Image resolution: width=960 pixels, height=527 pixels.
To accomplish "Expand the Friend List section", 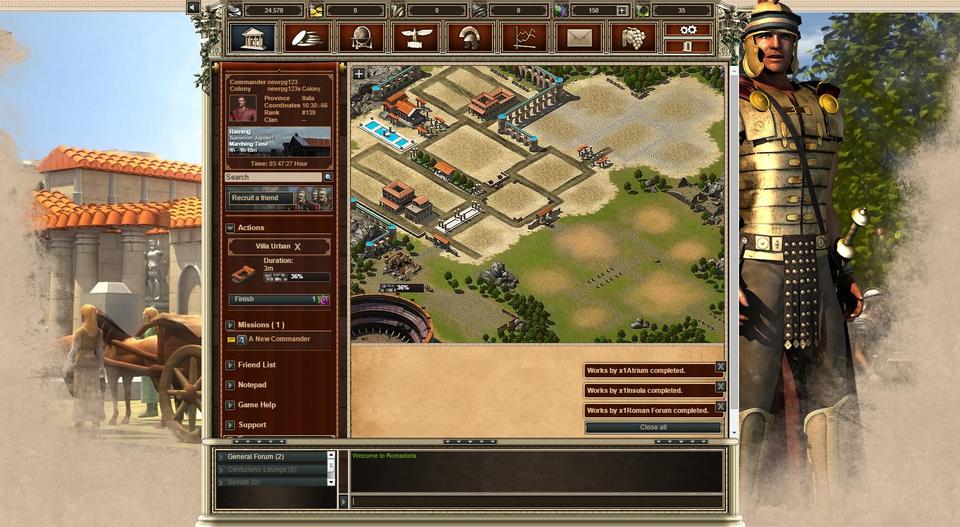I will (257, 365).
